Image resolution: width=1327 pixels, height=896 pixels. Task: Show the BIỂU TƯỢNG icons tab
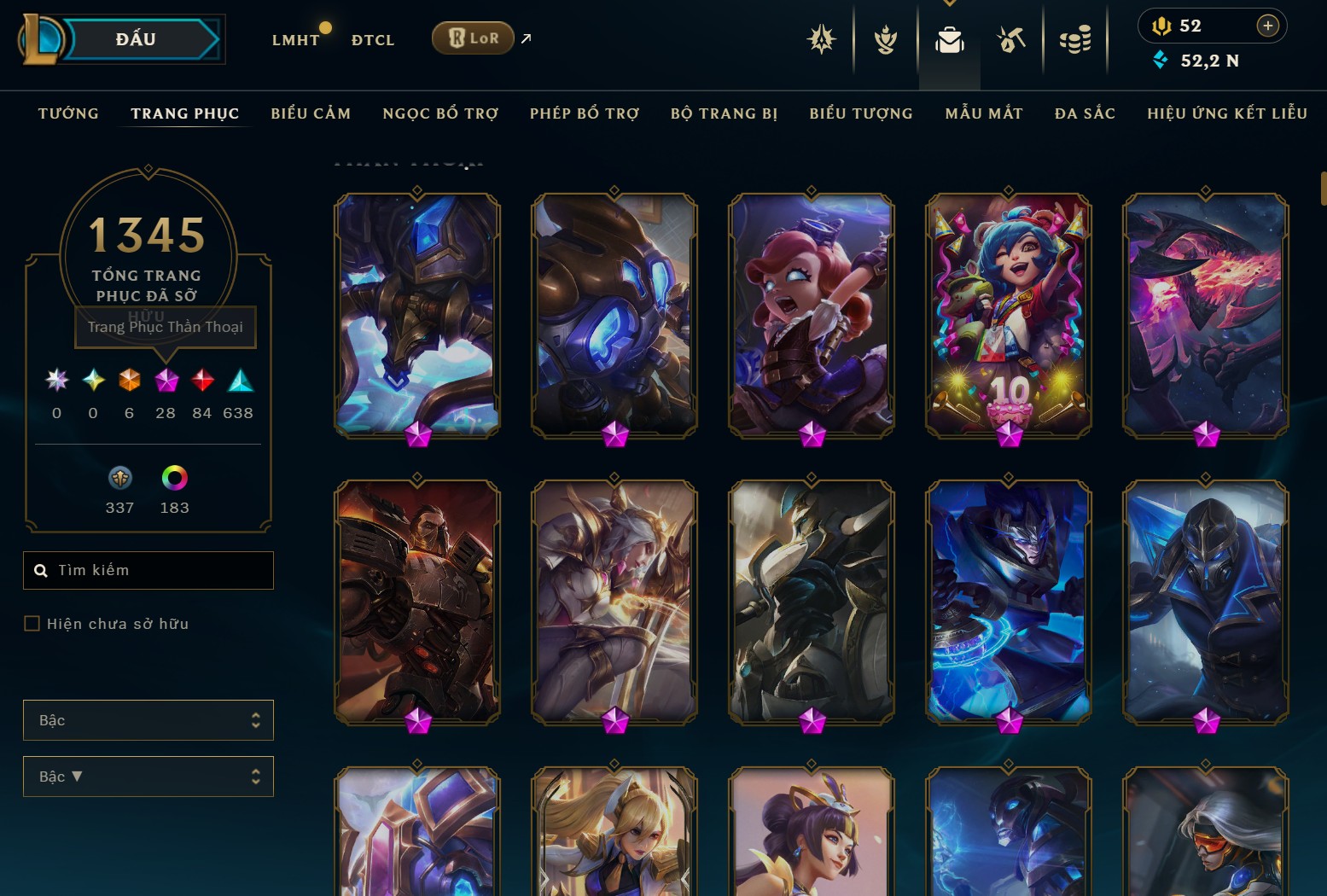coord(861,113)
